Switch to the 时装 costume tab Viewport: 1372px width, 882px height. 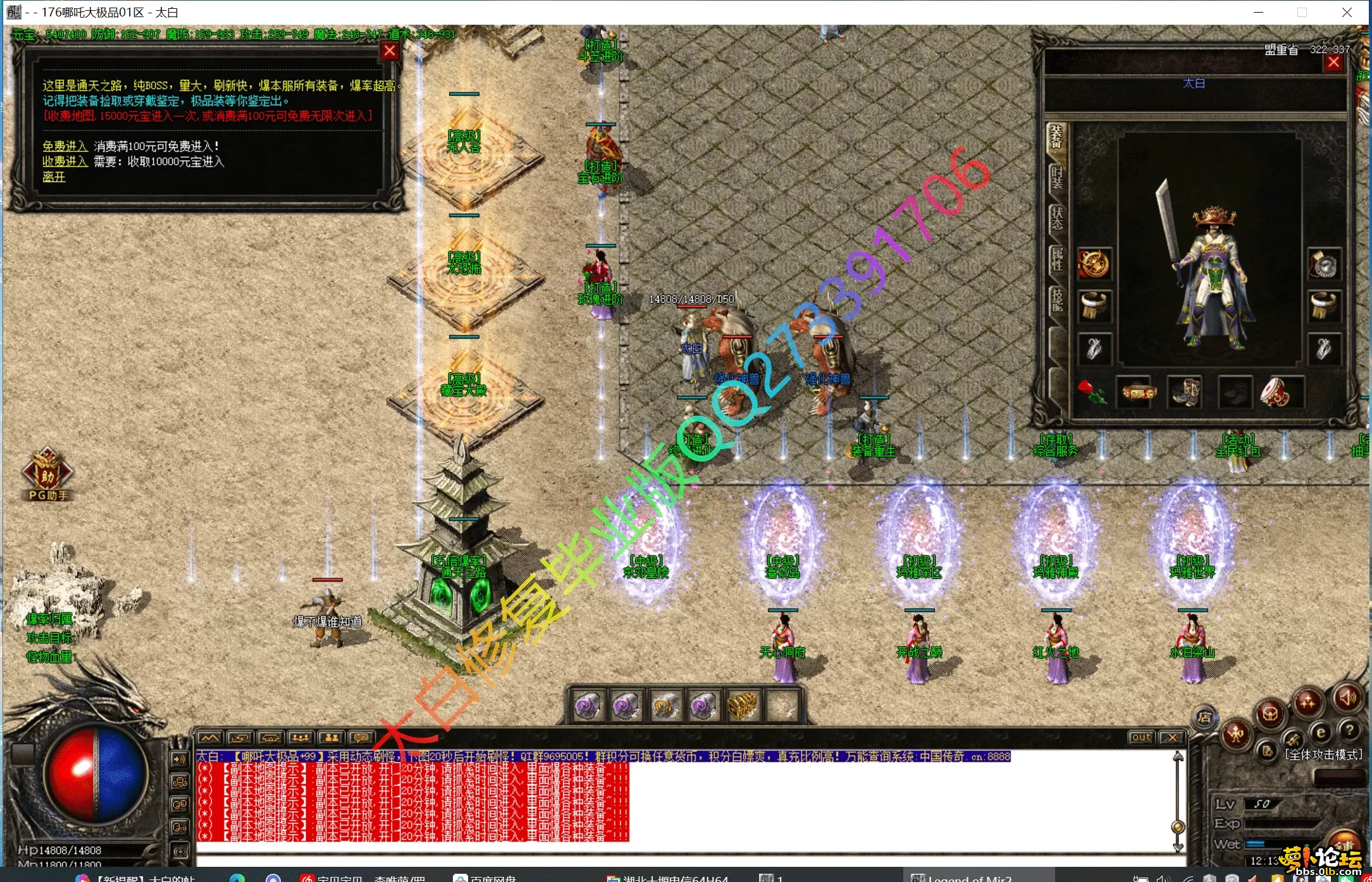(x=1056, y=178)
